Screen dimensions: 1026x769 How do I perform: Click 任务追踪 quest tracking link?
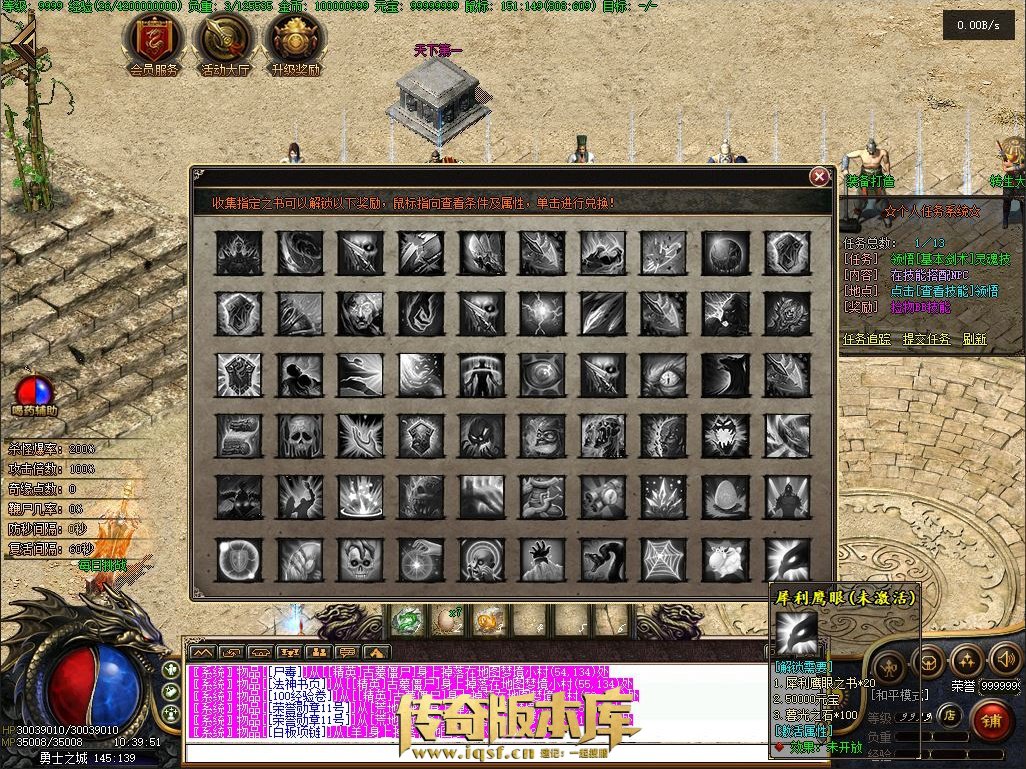(x=866, y=339)
